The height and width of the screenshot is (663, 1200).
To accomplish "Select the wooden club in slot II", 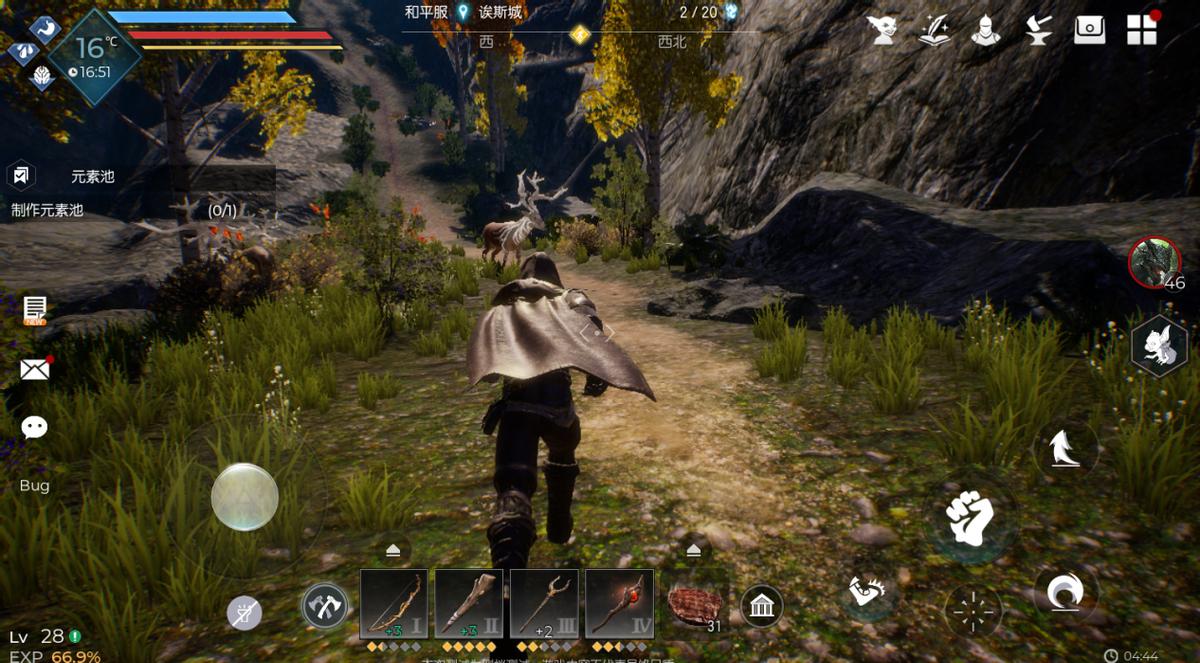I will point(469,603).
